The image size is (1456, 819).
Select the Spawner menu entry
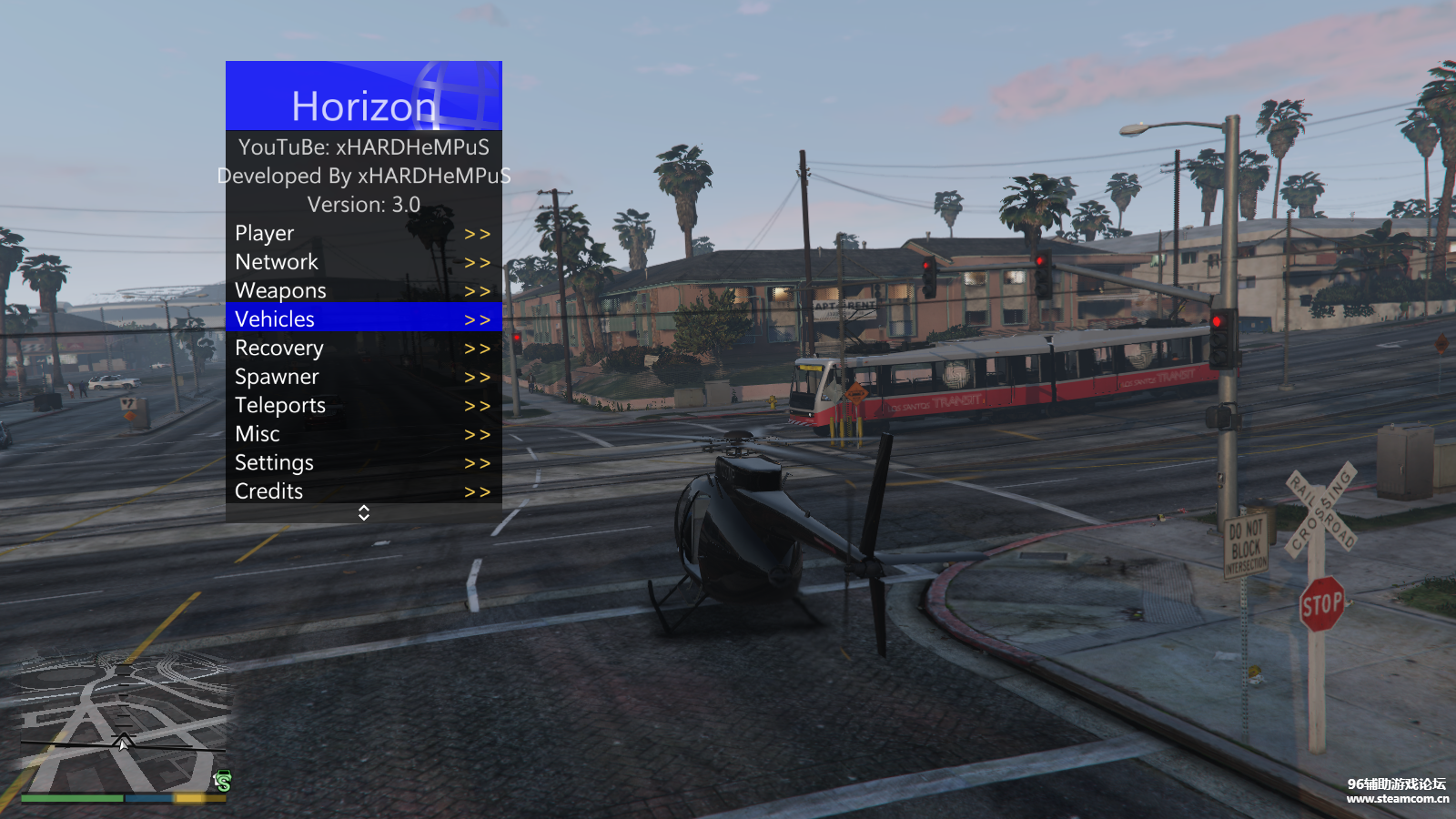point(363,377)
